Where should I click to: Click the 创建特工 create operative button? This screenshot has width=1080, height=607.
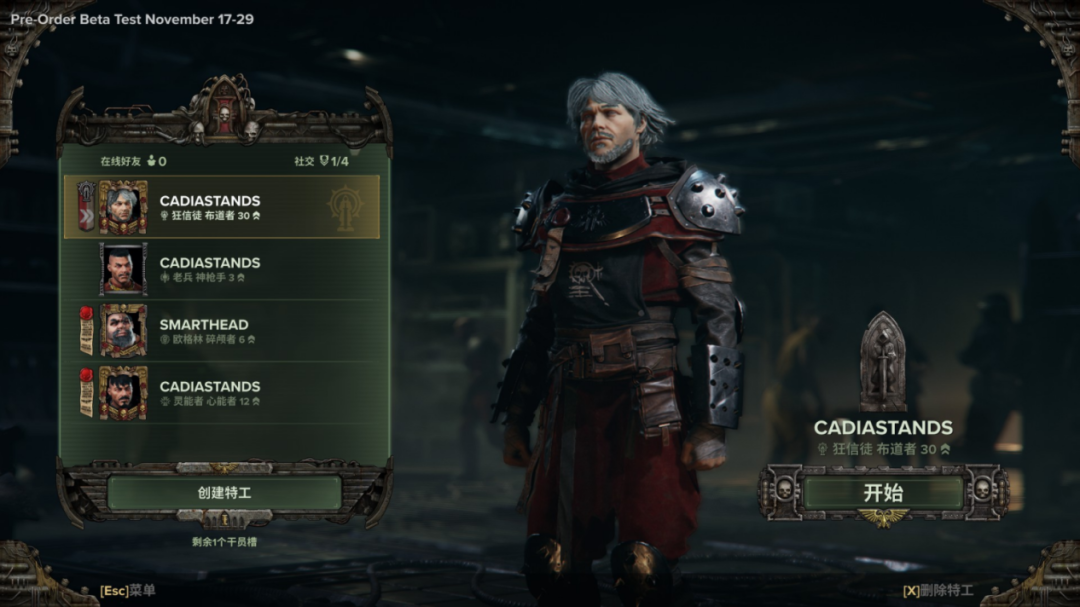pyautogui.click(x=224, y=493)
